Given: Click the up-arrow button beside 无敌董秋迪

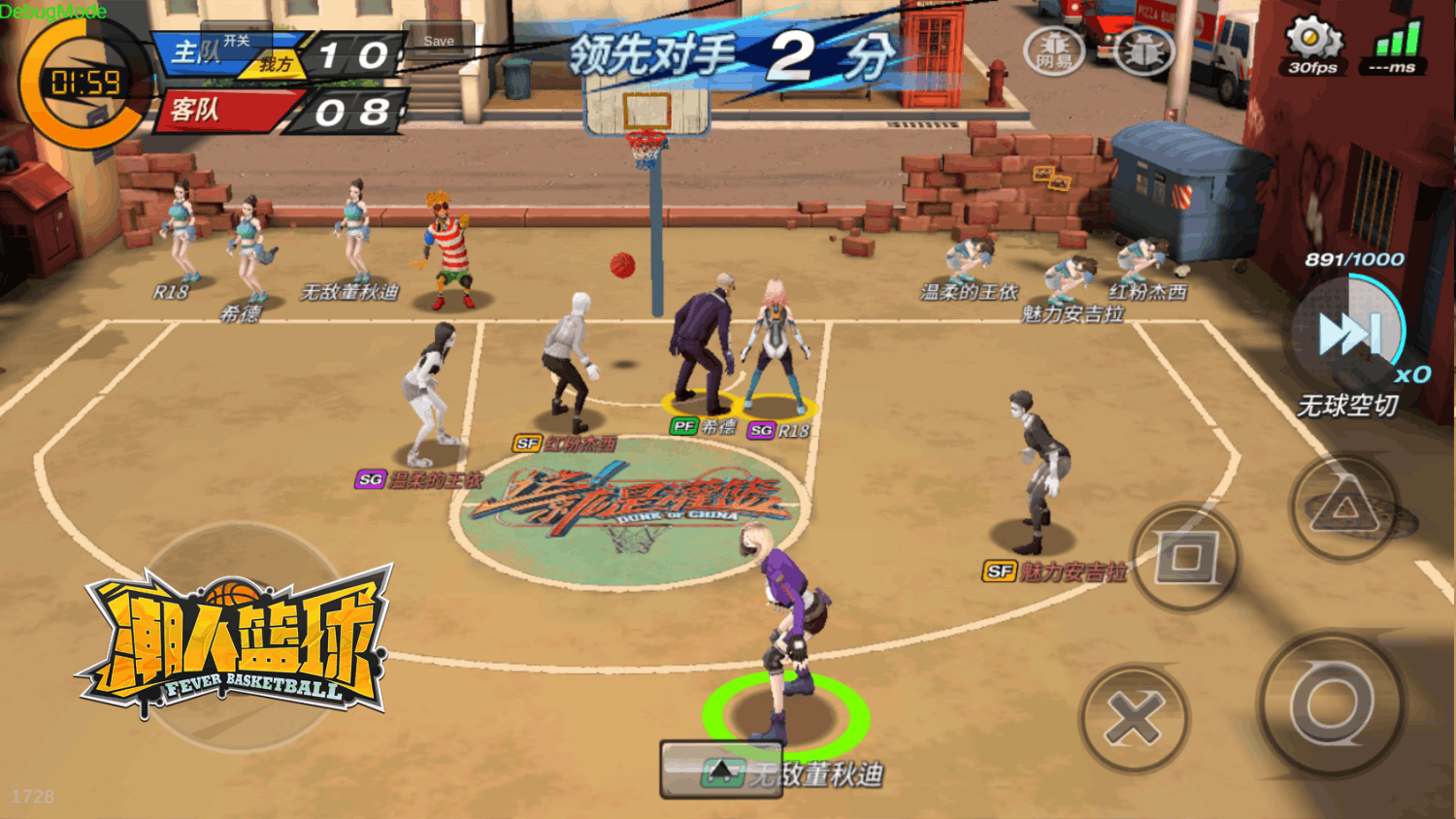Looking at the screenshot, I should 721,770.
